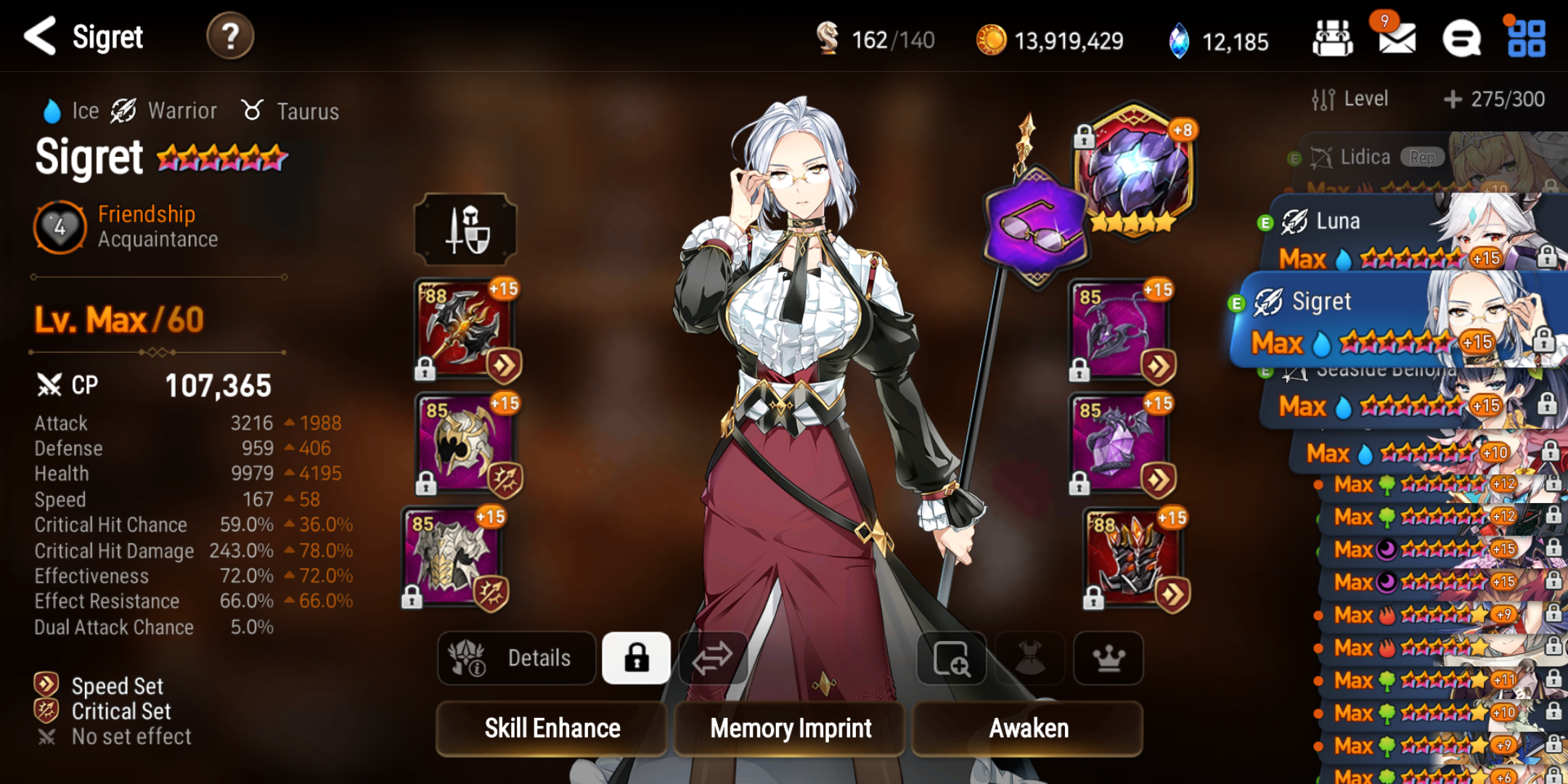This screenshot has height=784, width=1568.
Task: Open the inventory backpack icon
Action: (1334, 38)
